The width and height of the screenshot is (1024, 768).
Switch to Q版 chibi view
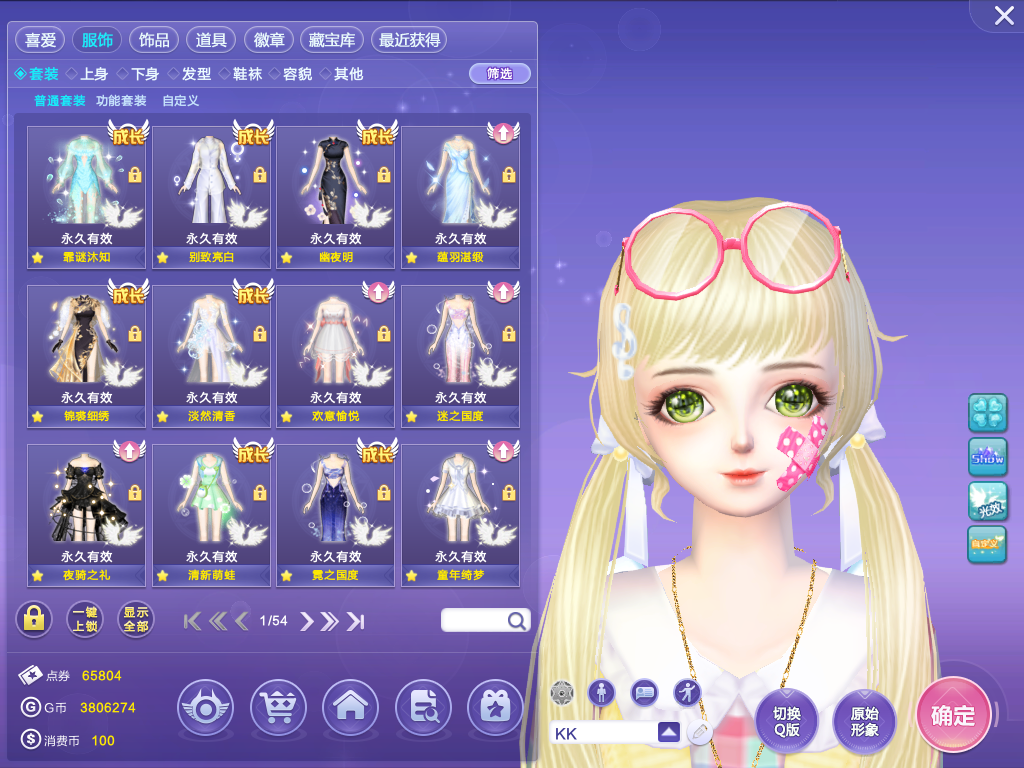[x=786, y=721]
